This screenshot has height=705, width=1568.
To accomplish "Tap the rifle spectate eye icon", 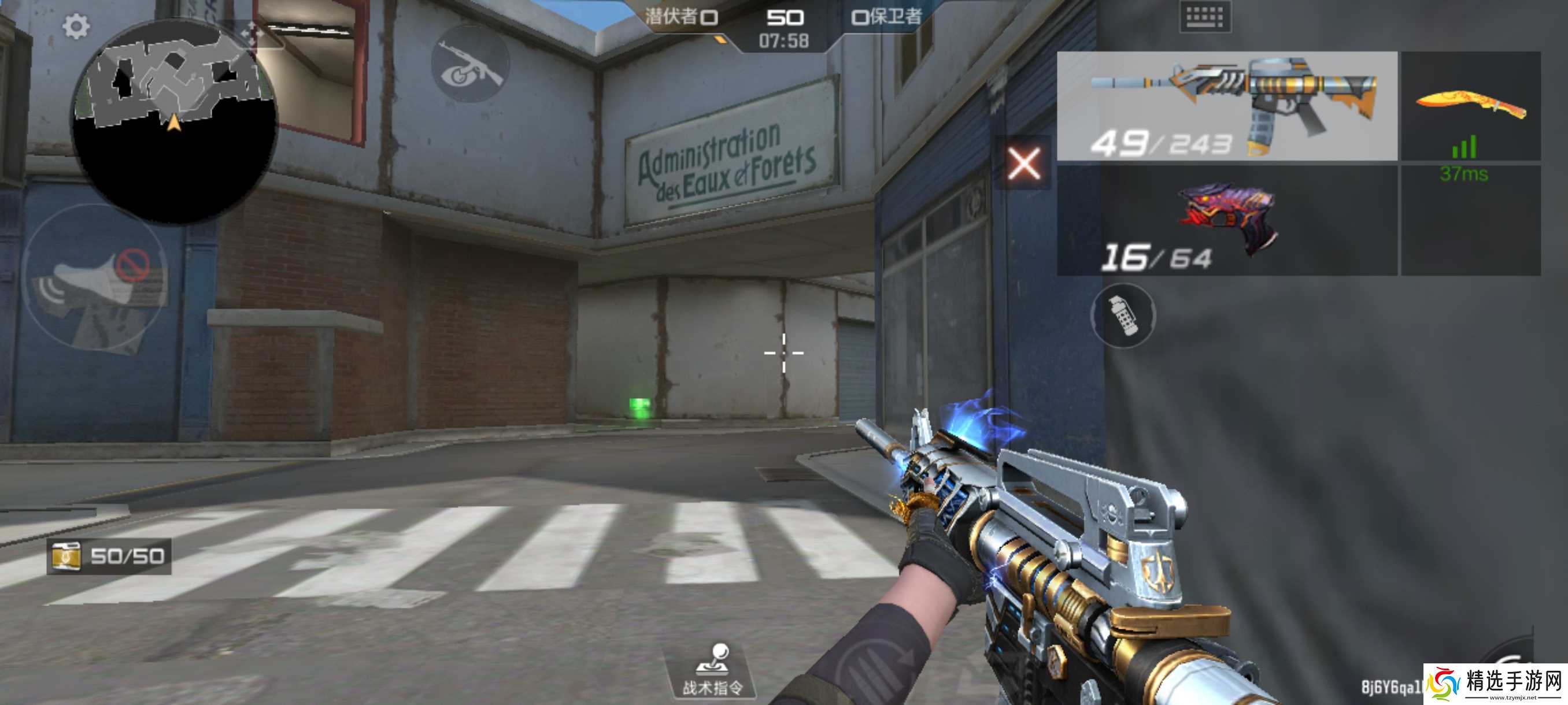I will coord(469,64).
